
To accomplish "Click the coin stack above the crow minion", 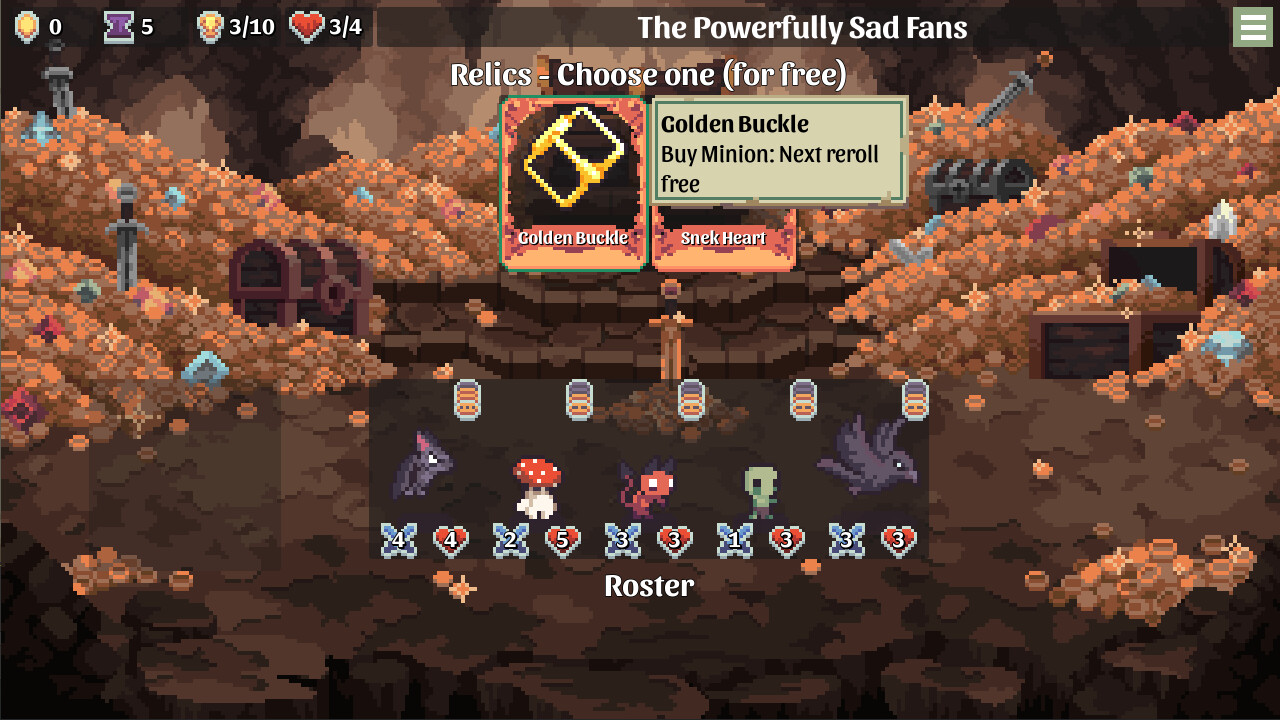I will (x=910, y=399).
